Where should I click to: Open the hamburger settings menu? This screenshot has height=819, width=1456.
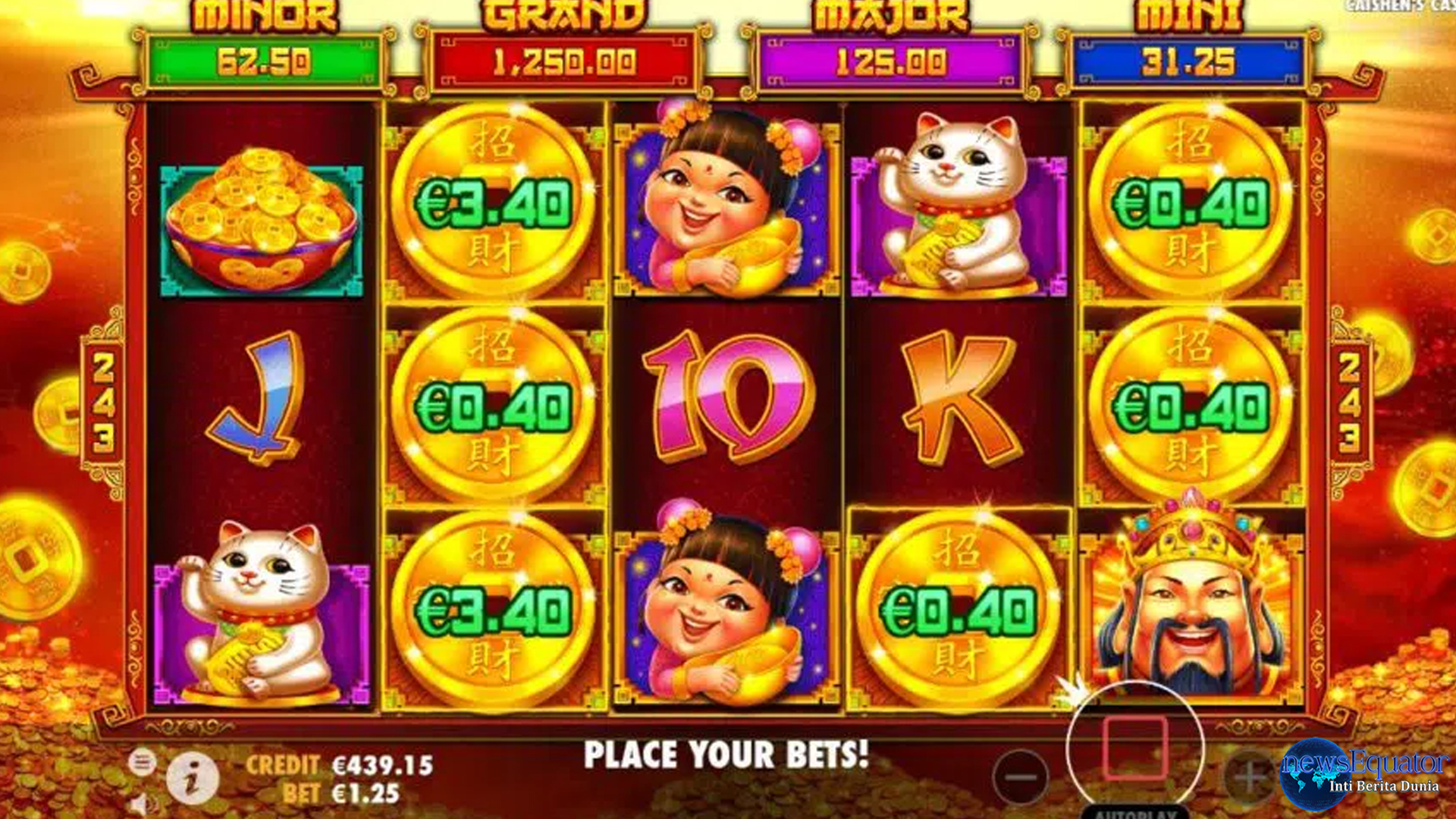click(x=142, y=761)
